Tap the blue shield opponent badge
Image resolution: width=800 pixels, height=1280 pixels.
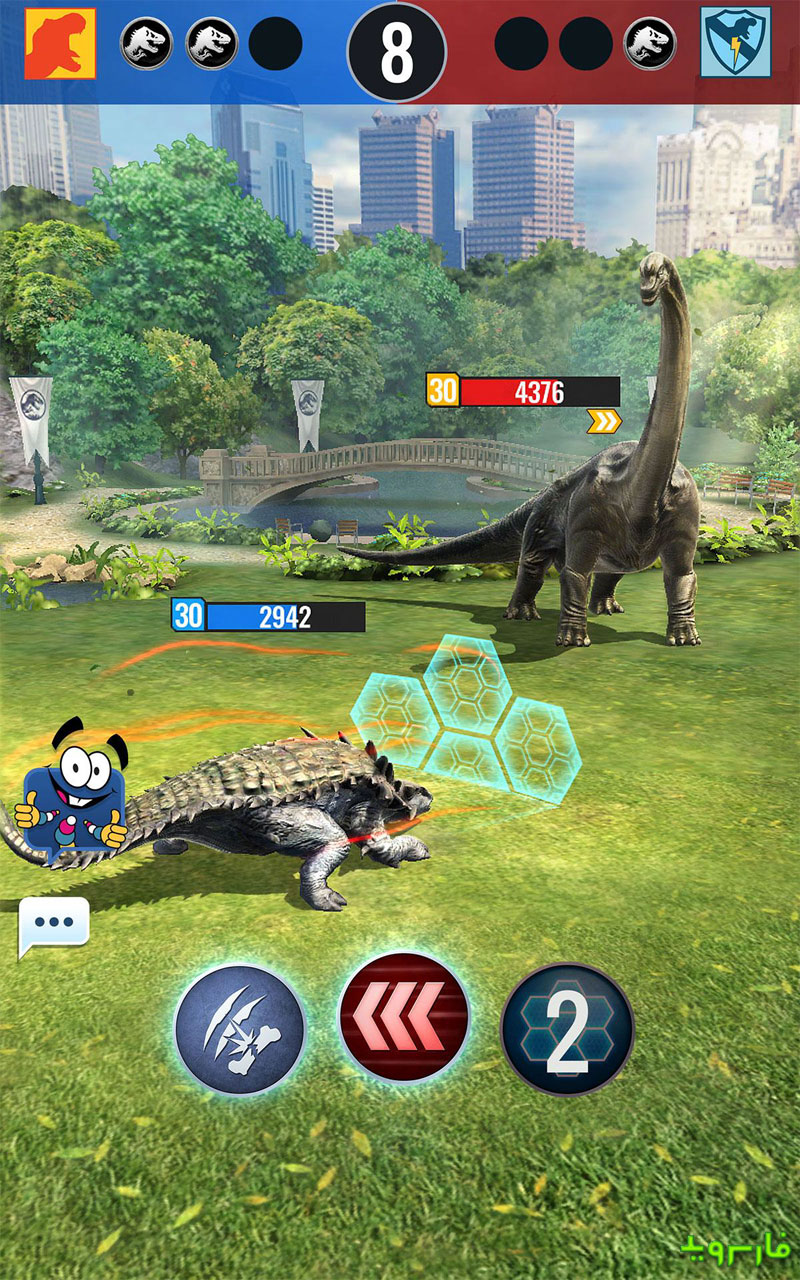[735, 43]
